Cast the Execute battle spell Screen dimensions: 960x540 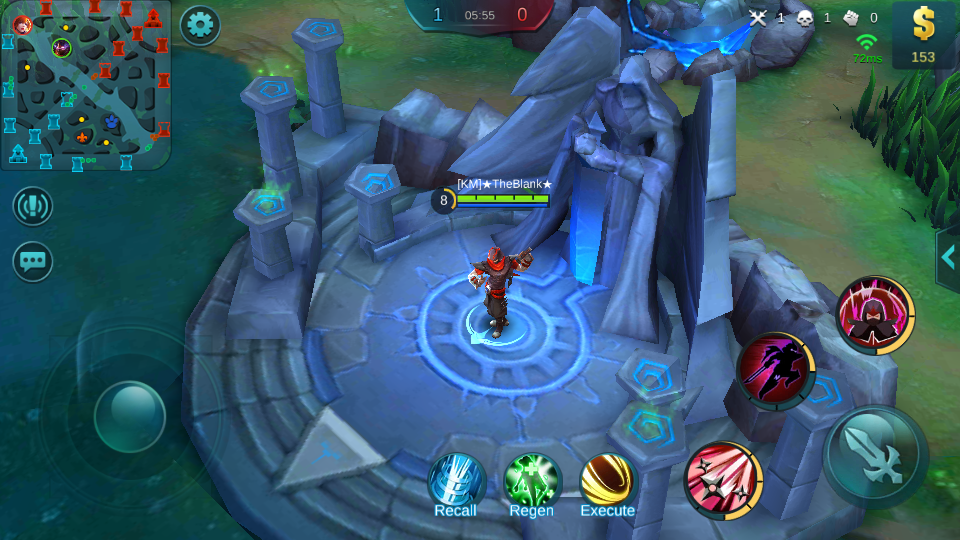coord(607,482)
